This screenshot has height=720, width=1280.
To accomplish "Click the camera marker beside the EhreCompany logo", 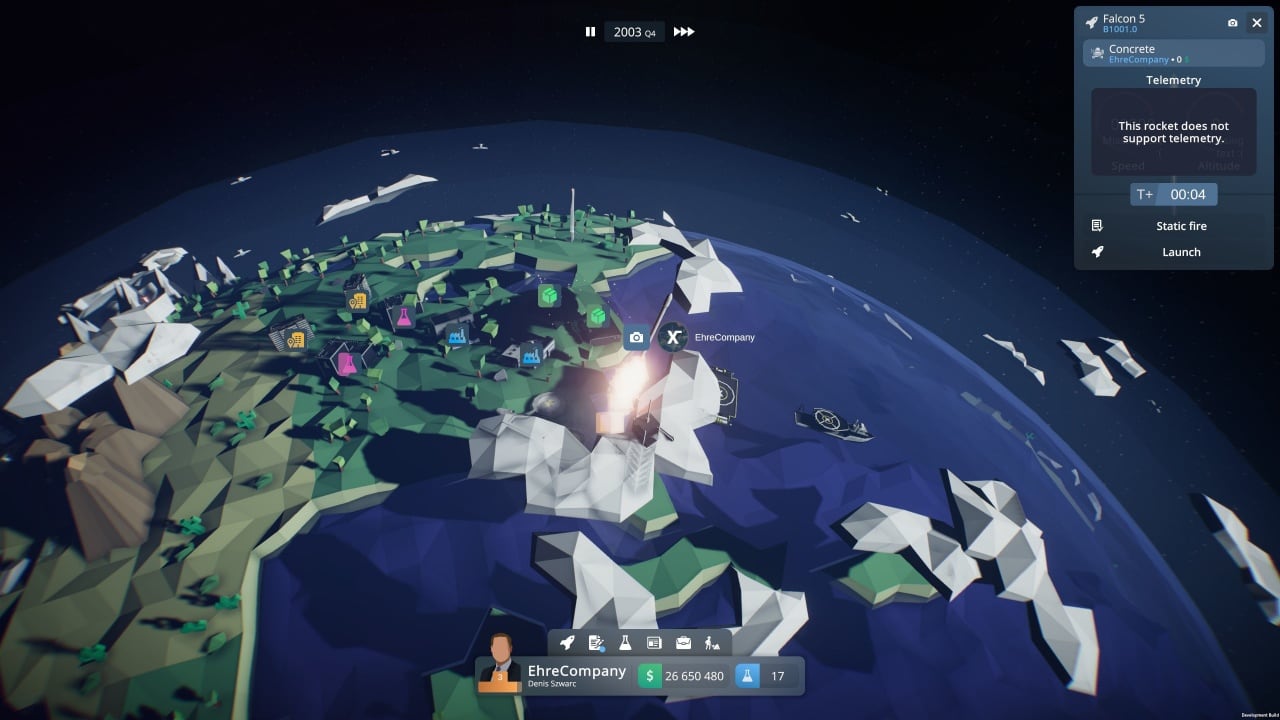I will click(x=636, y=338).
